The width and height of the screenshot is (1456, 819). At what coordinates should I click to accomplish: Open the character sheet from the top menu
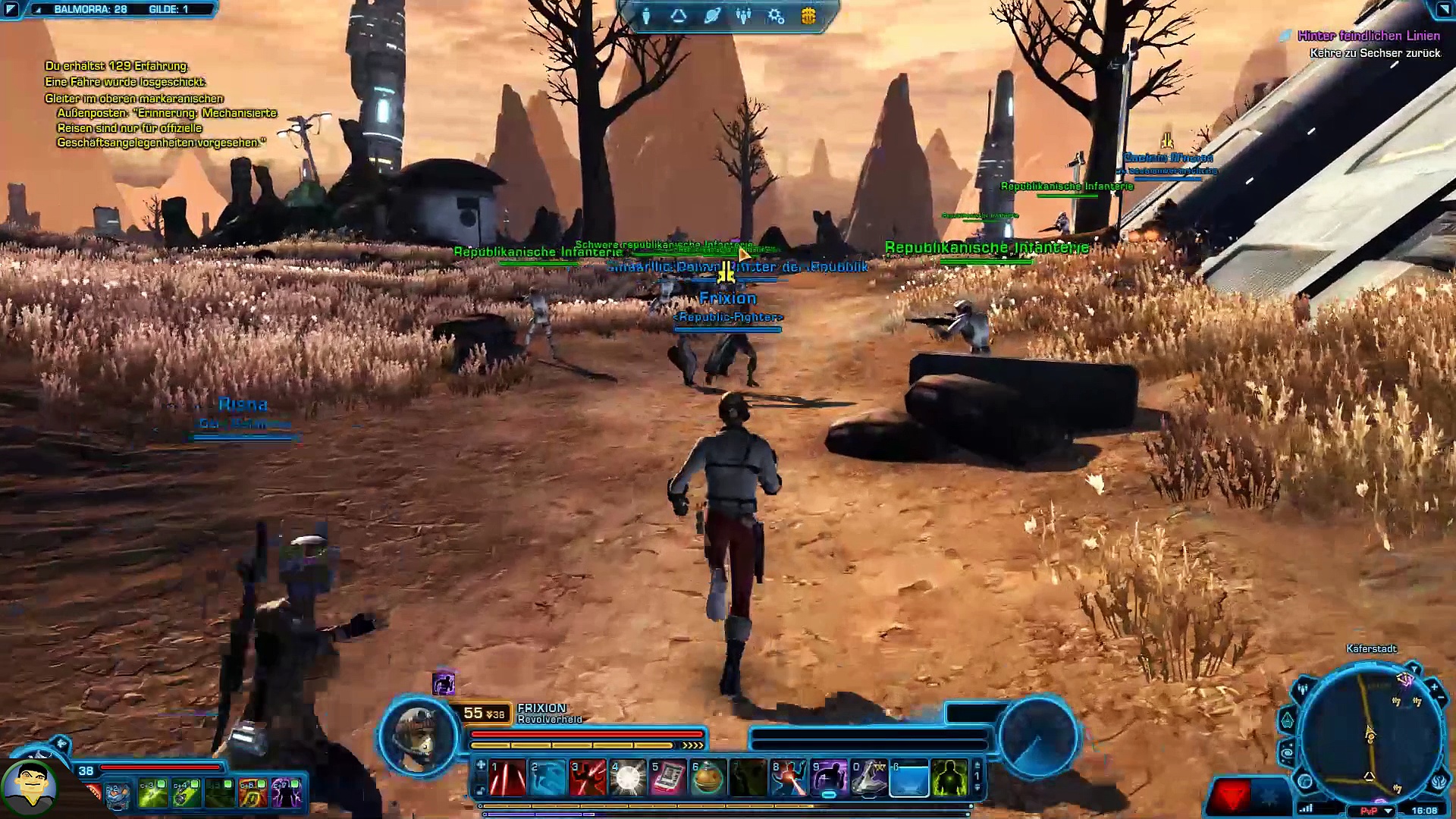646,16
